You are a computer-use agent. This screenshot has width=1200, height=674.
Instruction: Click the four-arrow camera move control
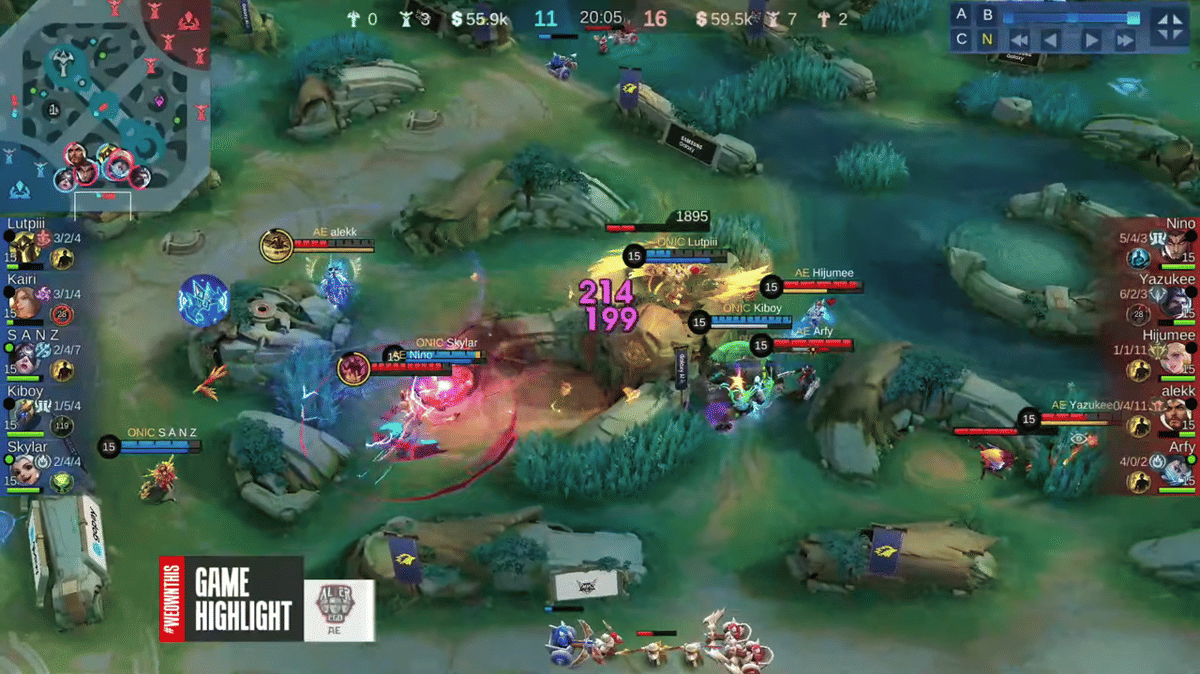1168,27
